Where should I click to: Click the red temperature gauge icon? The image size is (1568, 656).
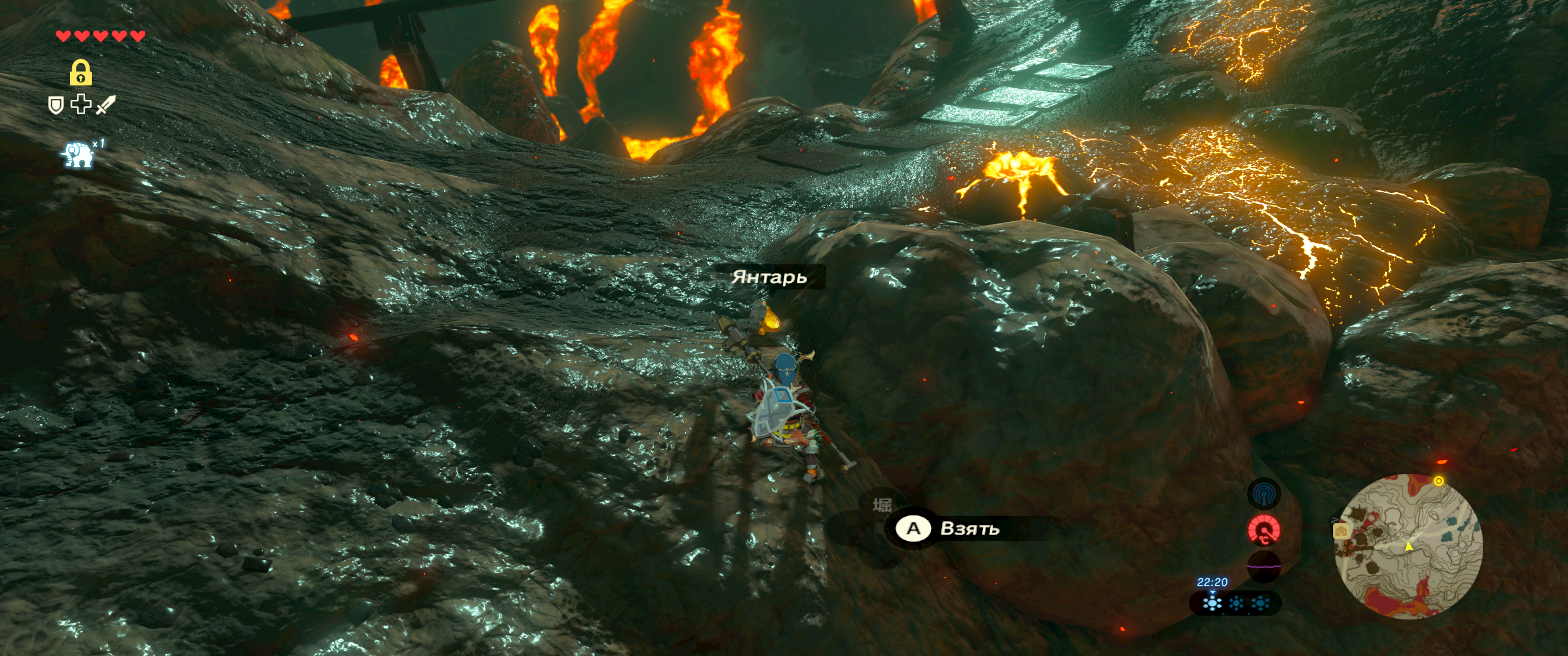coord(1264,530)
